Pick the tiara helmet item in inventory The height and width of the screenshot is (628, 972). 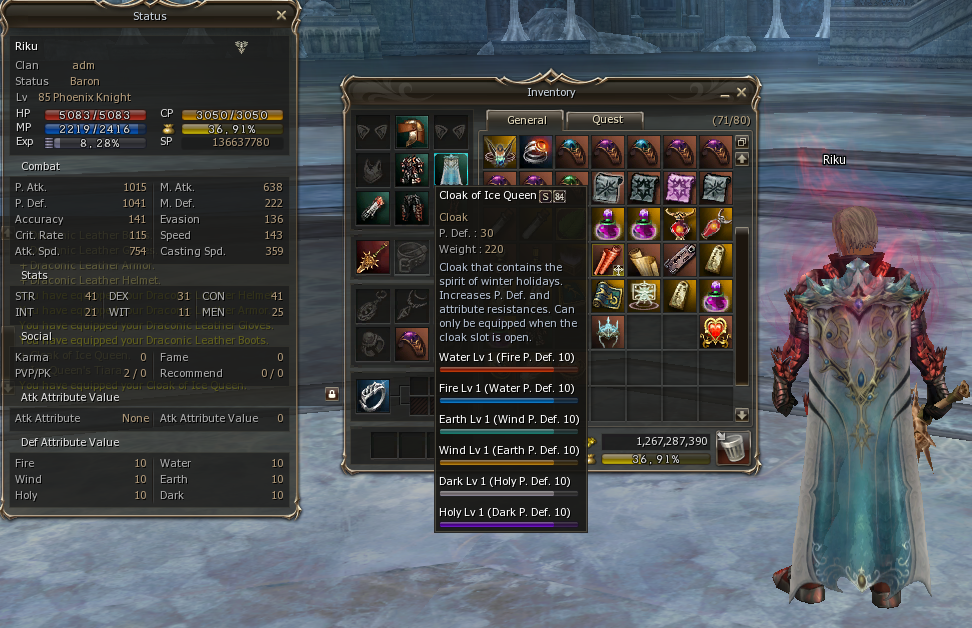(x=607, y=332)
